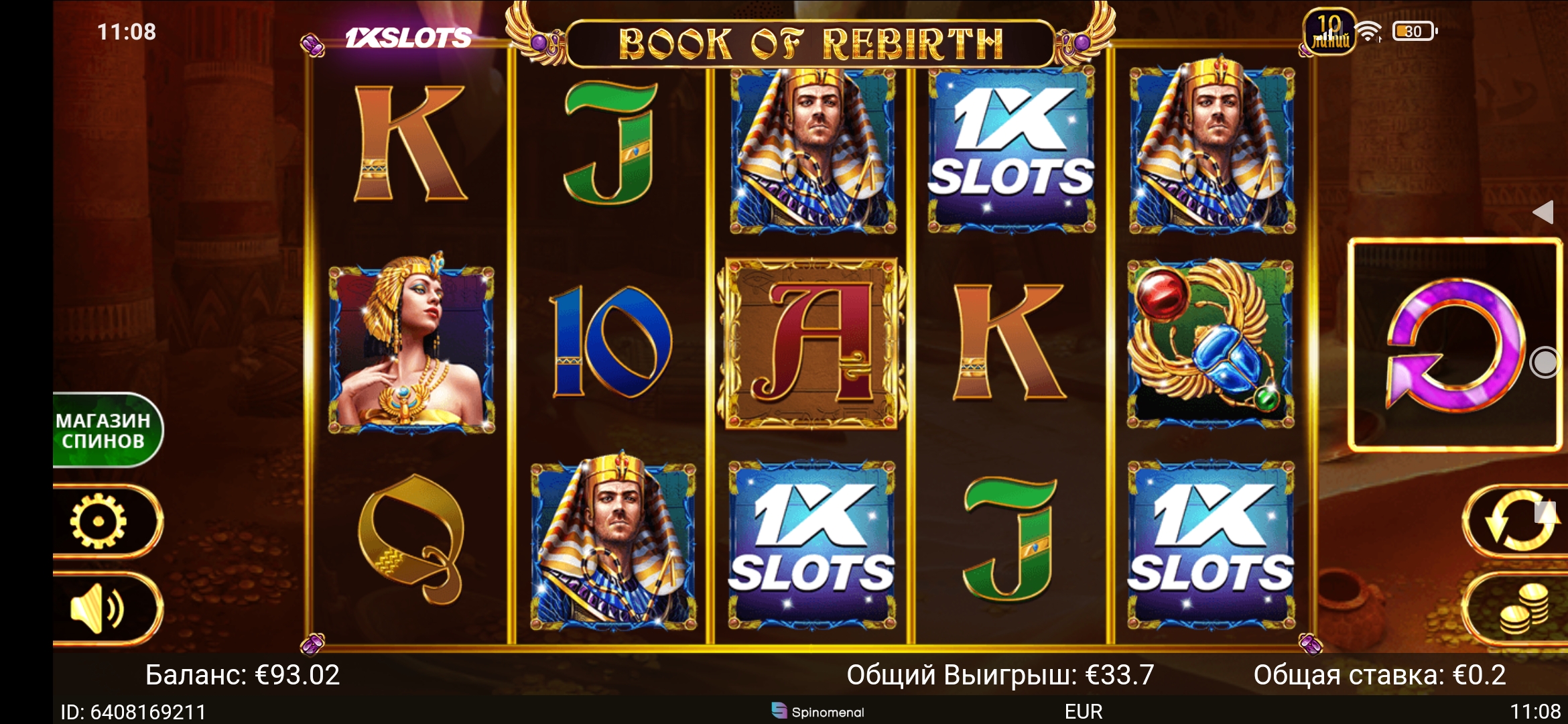Tap the white triangle back arrow
1568x724 pixels.
click(1543, 212)
